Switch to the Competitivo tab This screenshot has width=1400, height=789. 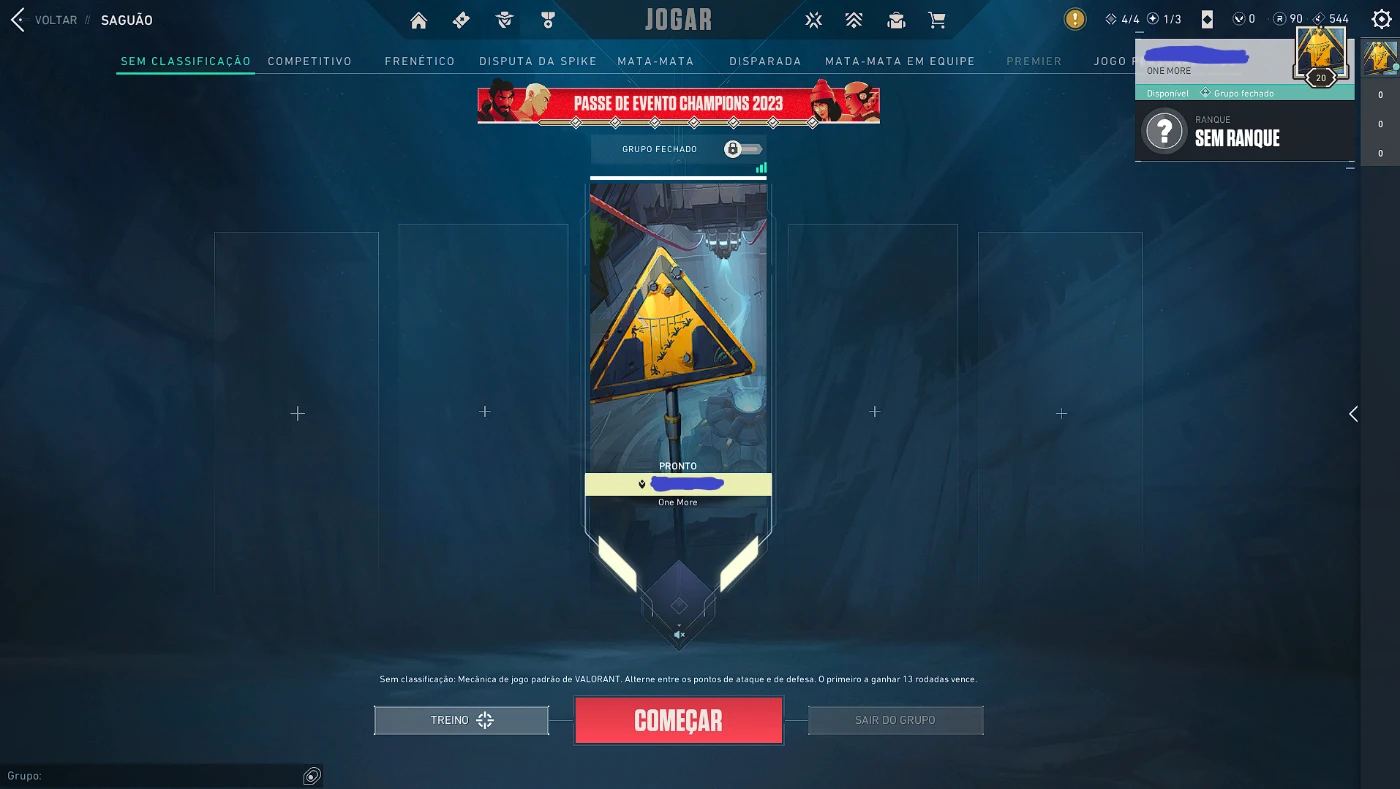[310, 61]
